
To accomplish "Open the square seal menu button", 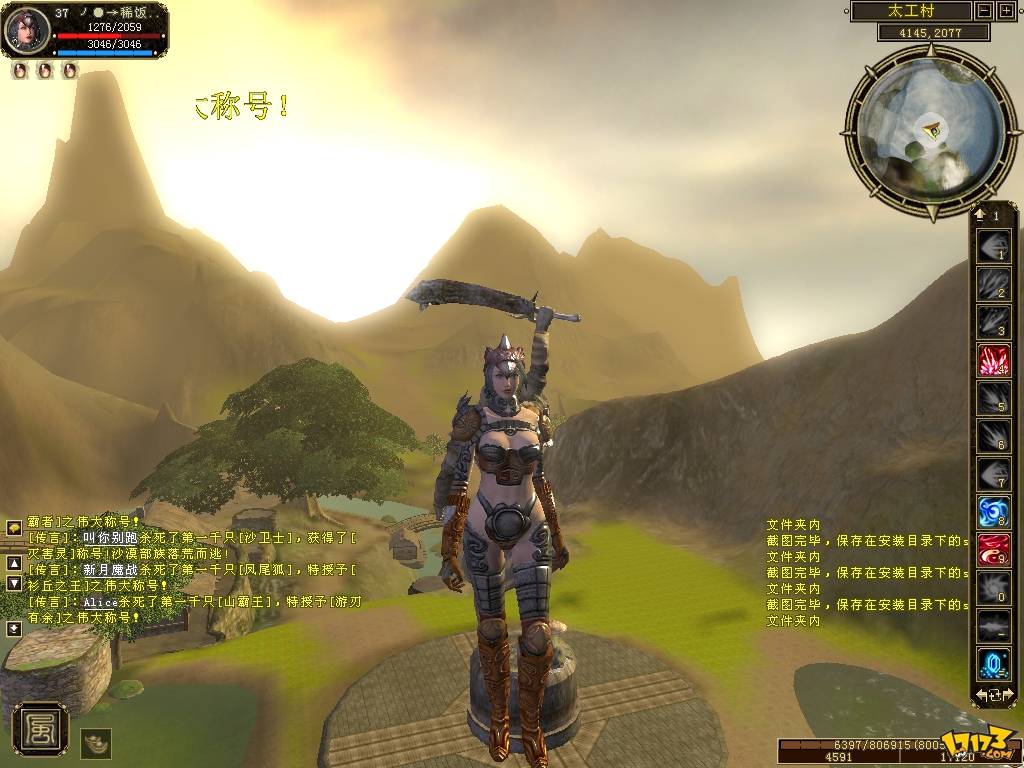I will tap(41, 730).
